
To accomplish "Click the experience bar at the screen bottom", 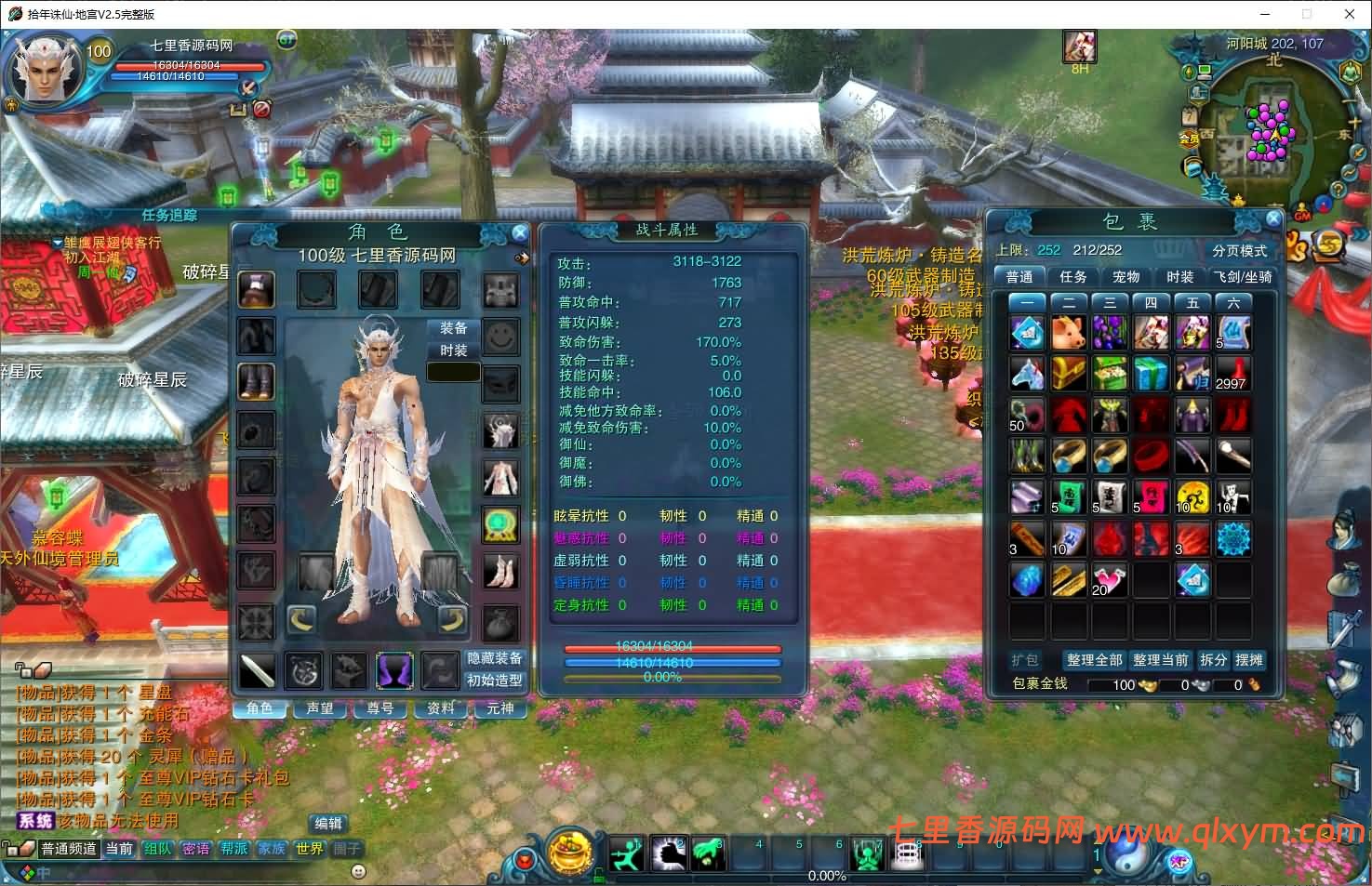I will 826,875.
